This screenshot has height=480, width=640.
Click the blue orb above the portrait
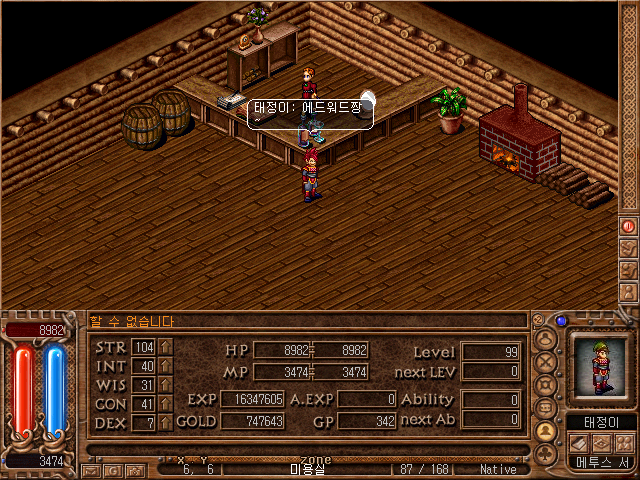(x=561, y=321)
